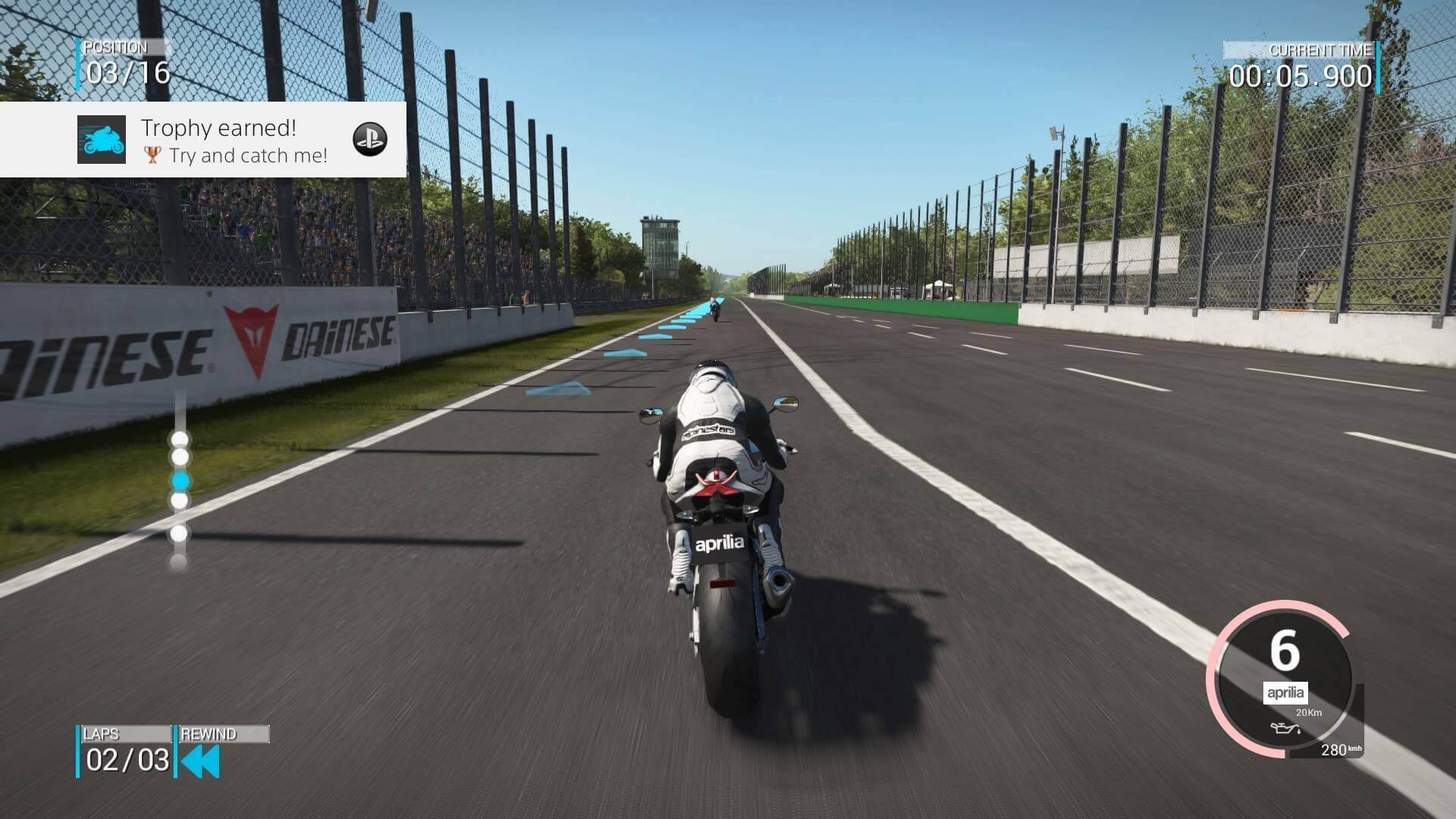Click the oil can indicator icon
1456x819 pixels.
1286,730
